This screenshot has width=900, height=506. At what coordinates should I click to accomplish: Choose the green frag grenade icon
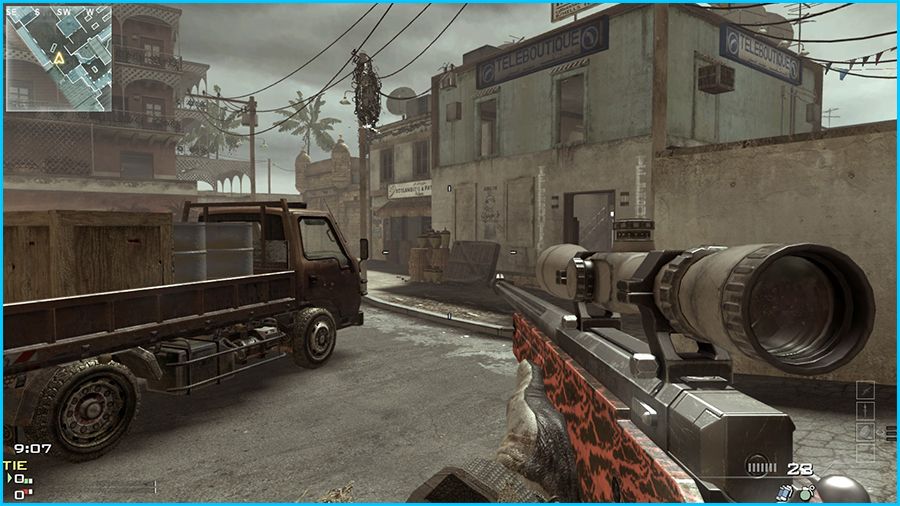805,493
